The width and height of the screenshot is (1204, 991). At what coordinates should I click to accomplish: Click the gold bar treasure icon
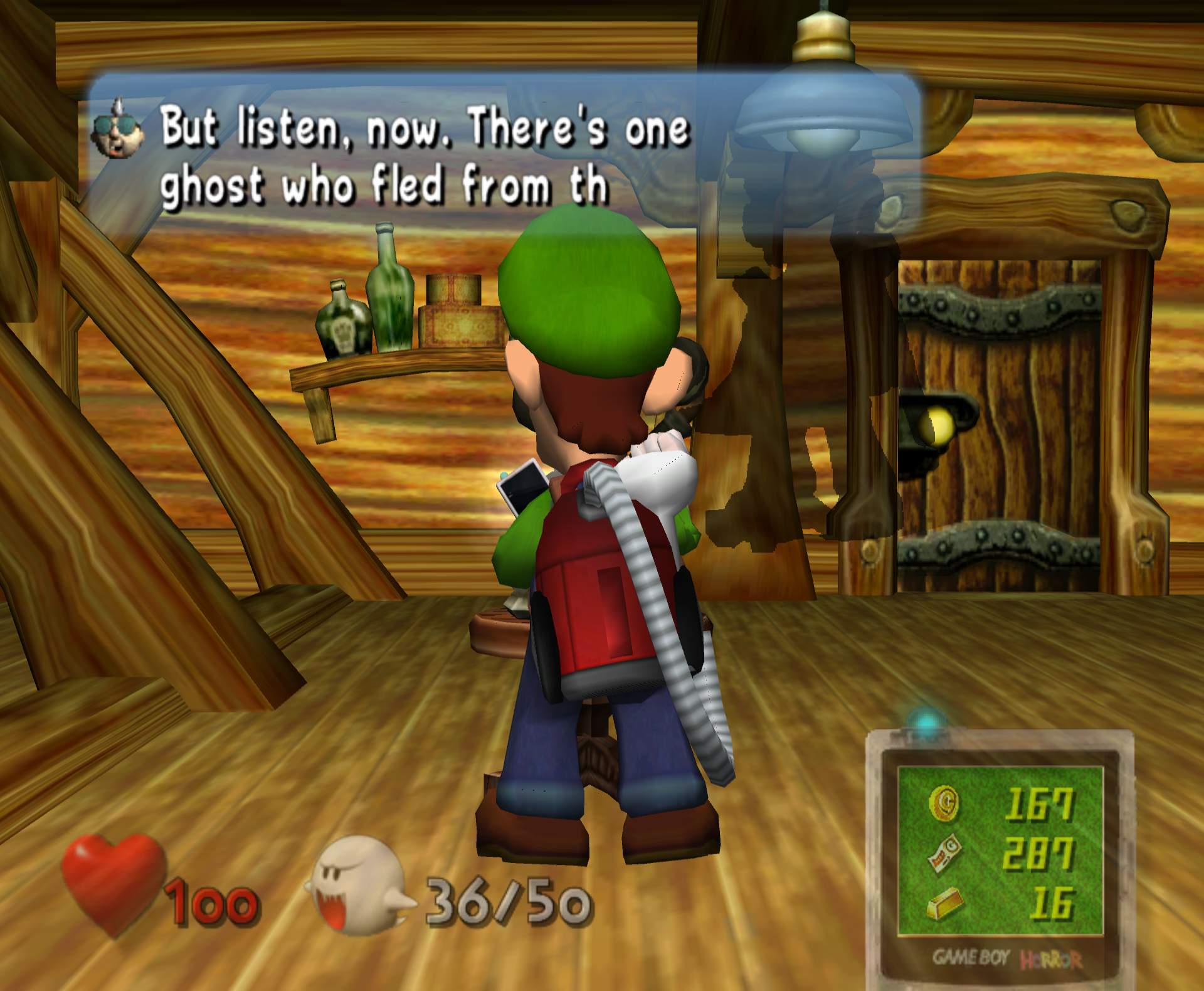point(944,903)
